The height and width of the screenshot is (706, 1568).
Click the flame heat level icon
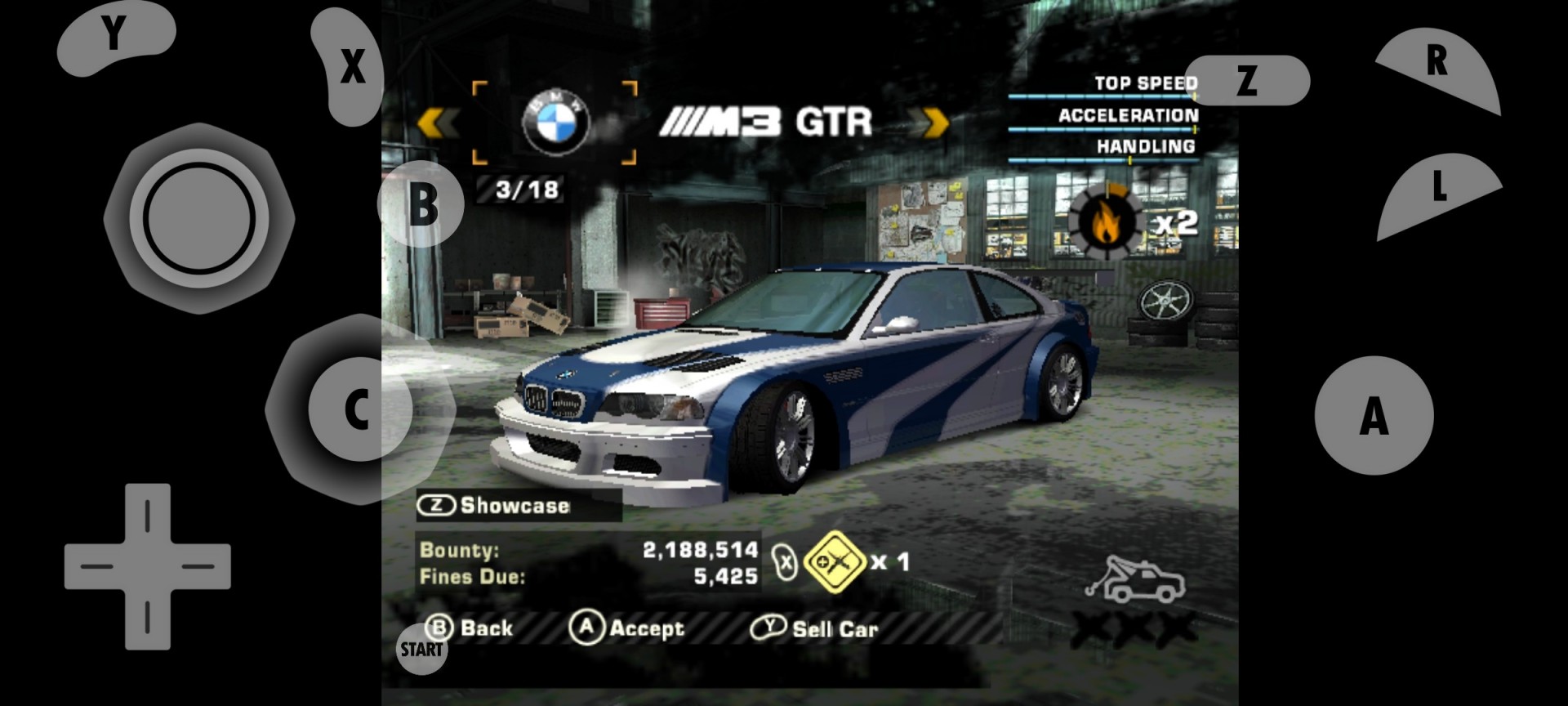coord(1106,221)
